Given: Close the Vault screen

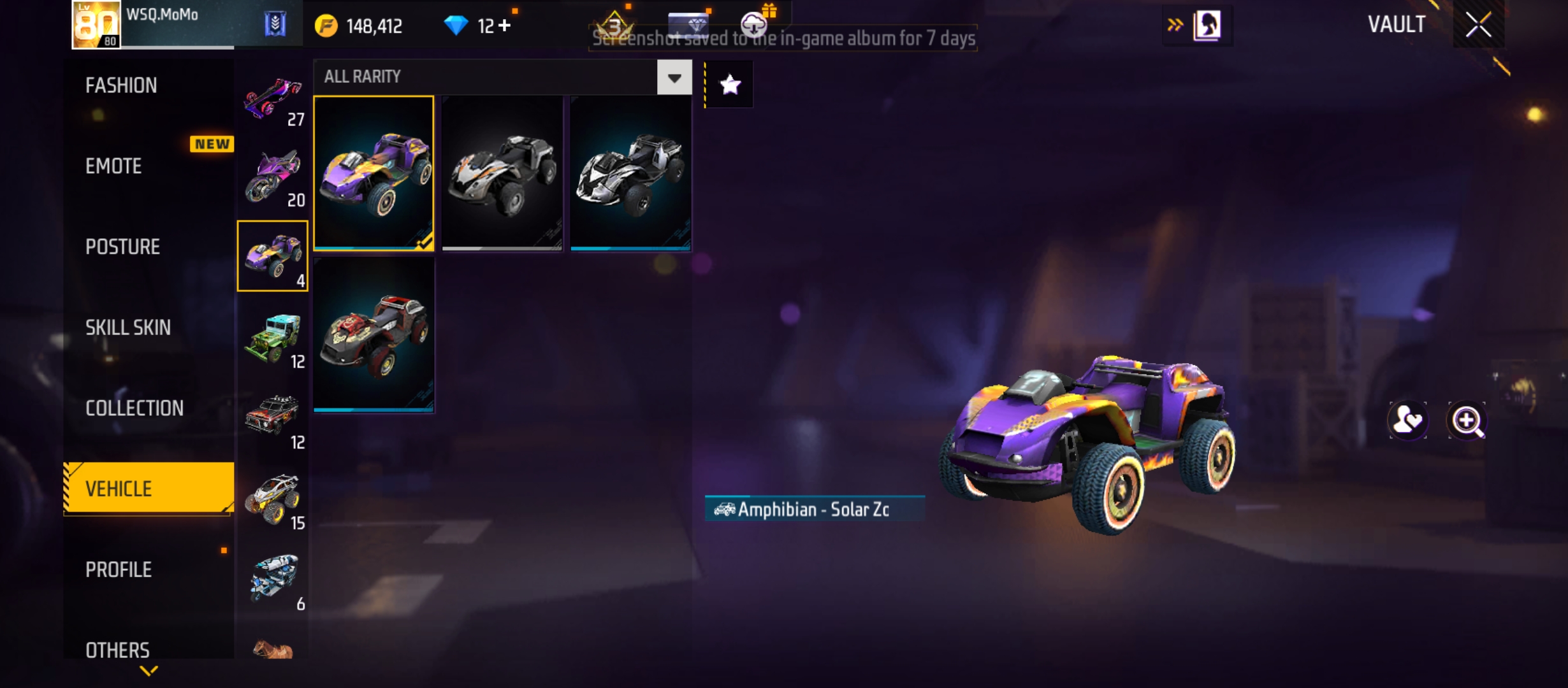Looking at the screenshot, I should coord(1477,25).
